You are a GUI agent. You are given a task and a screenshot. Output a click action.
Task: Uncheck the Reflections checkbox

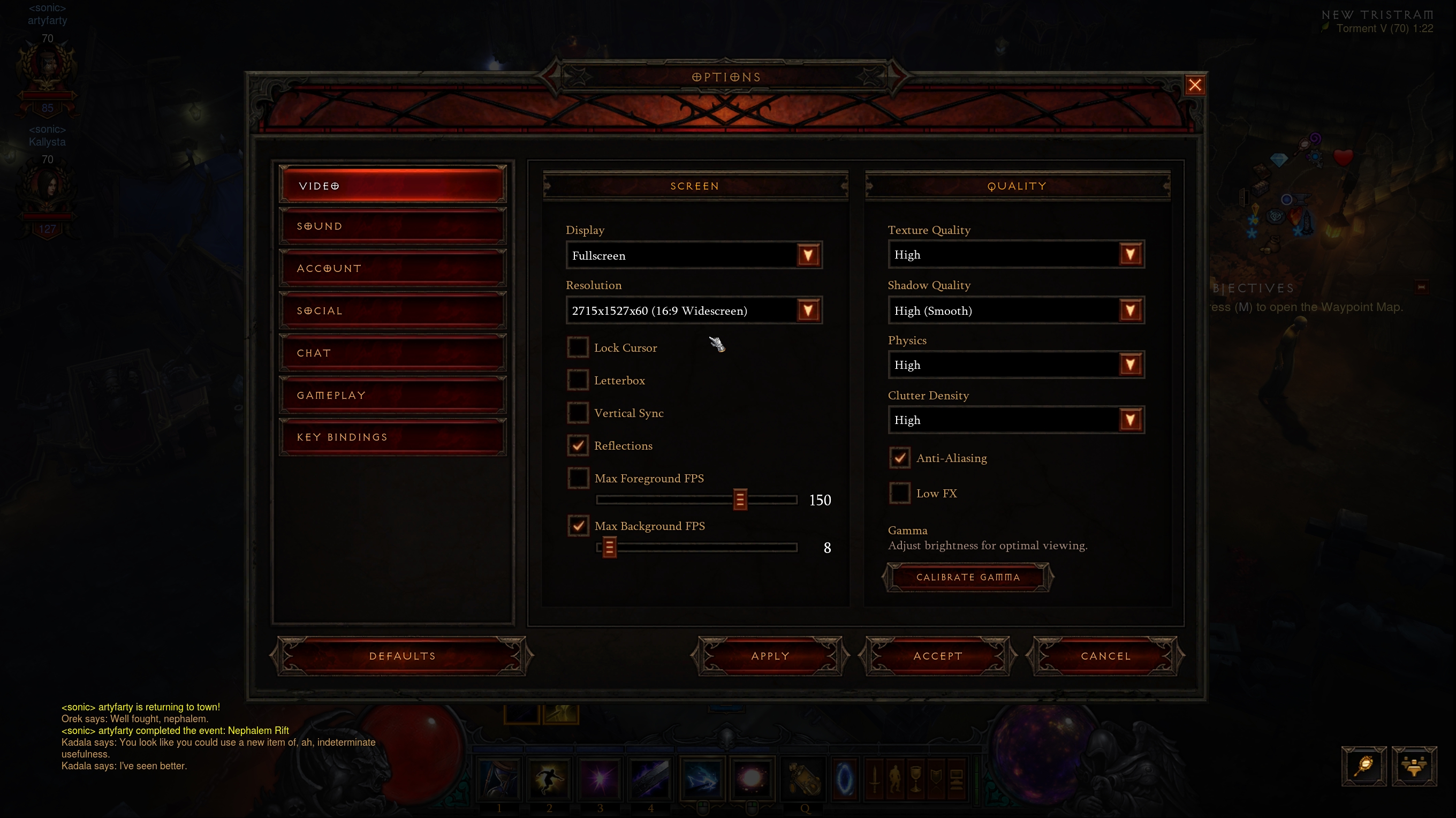578,445
